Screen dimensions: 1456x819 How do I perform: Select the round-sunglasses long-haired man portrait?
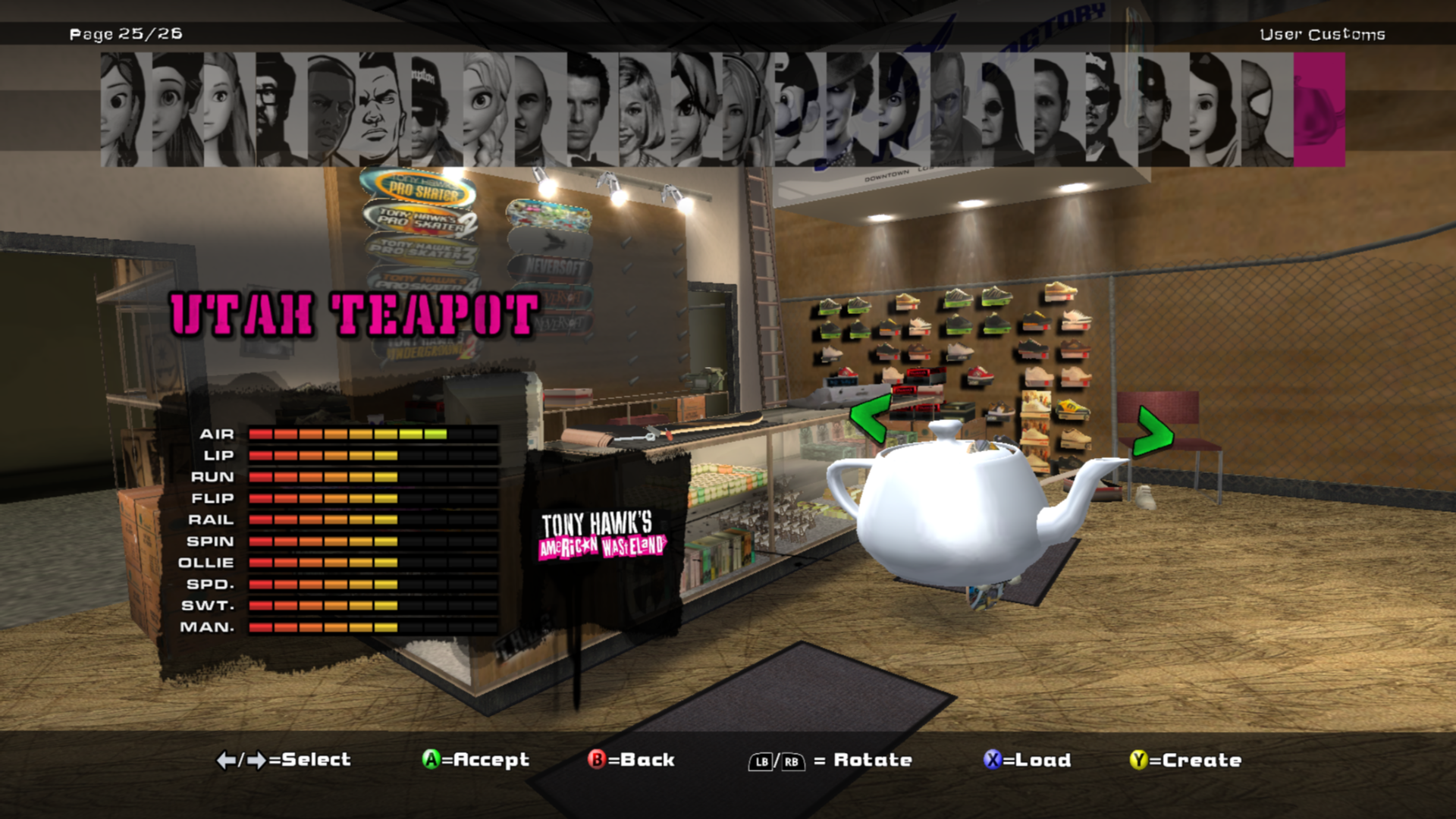1007,110
